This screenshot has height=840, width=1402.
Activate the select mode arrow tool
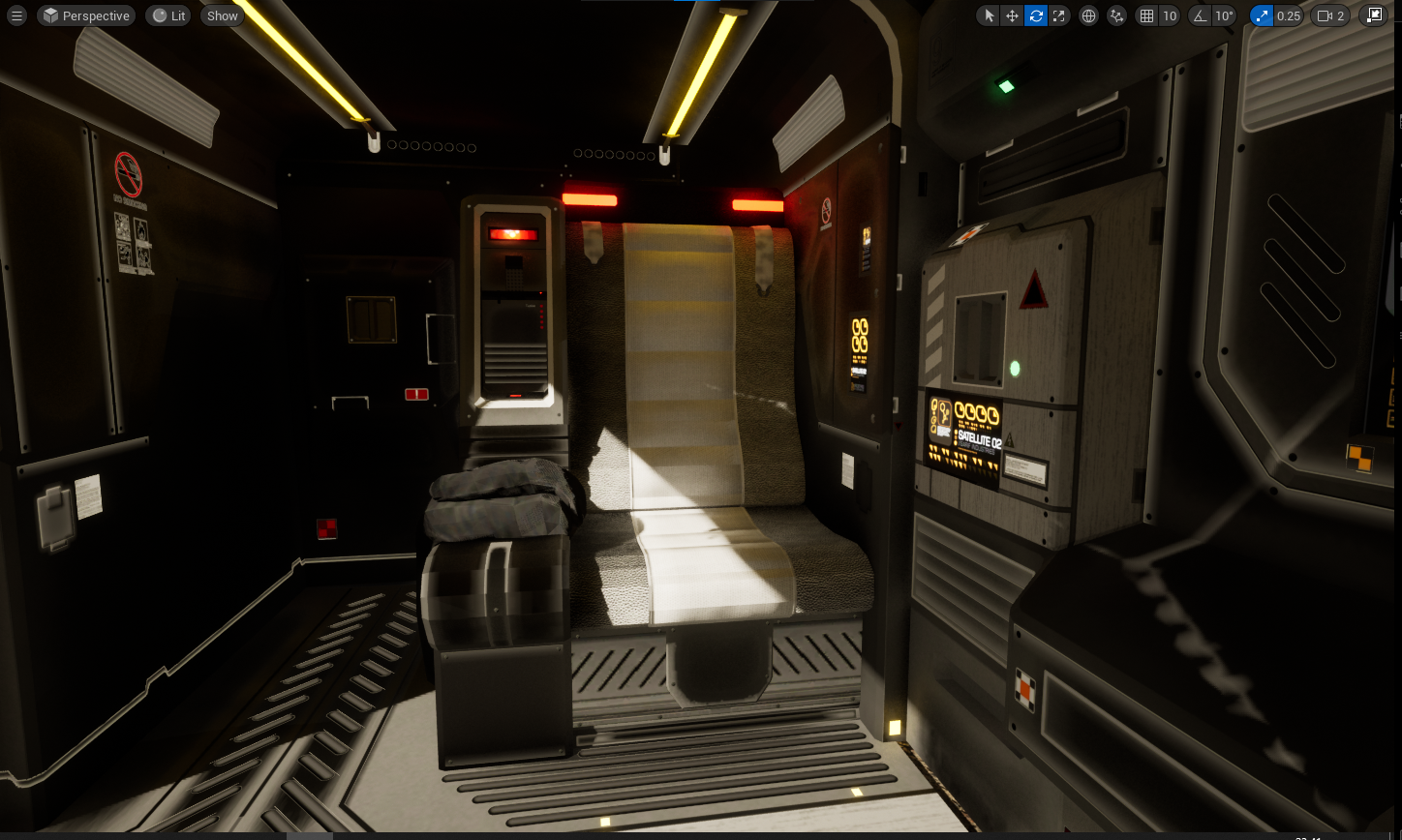[989, 15]
